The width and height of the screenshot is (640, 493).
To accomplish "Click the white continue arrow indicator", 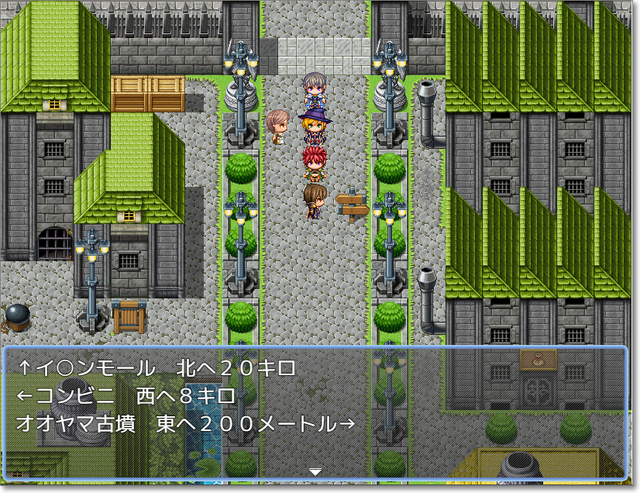I will tap(315, 471).
